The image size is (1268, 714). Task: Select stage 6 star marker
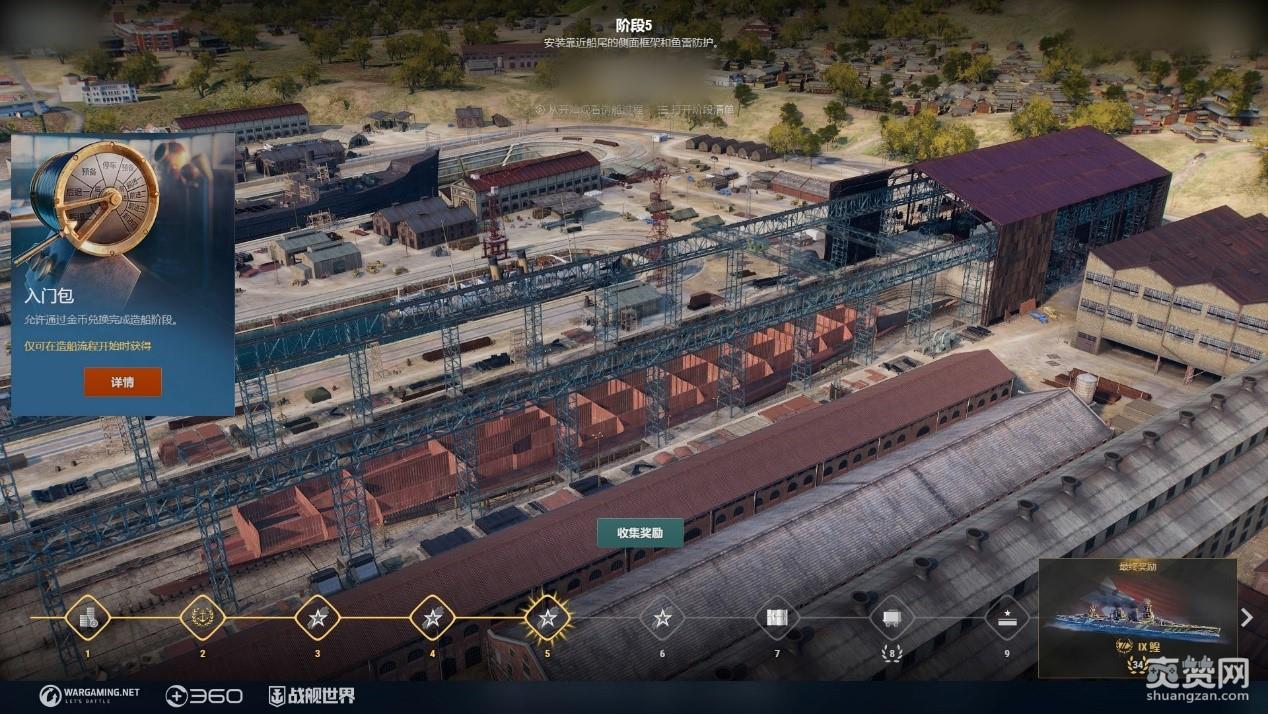[662, 617]
